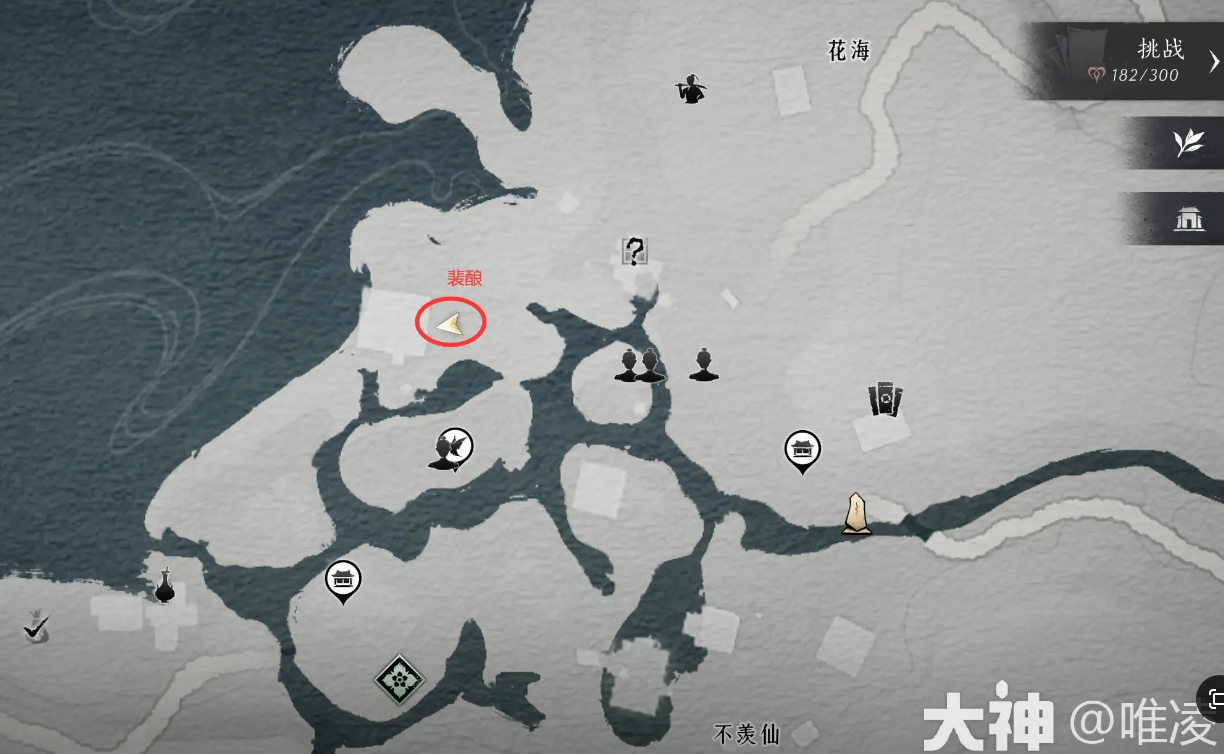1224x754 pixels.
Task: Click the gourd bottle map marker
Action: (x=165, y=586)
